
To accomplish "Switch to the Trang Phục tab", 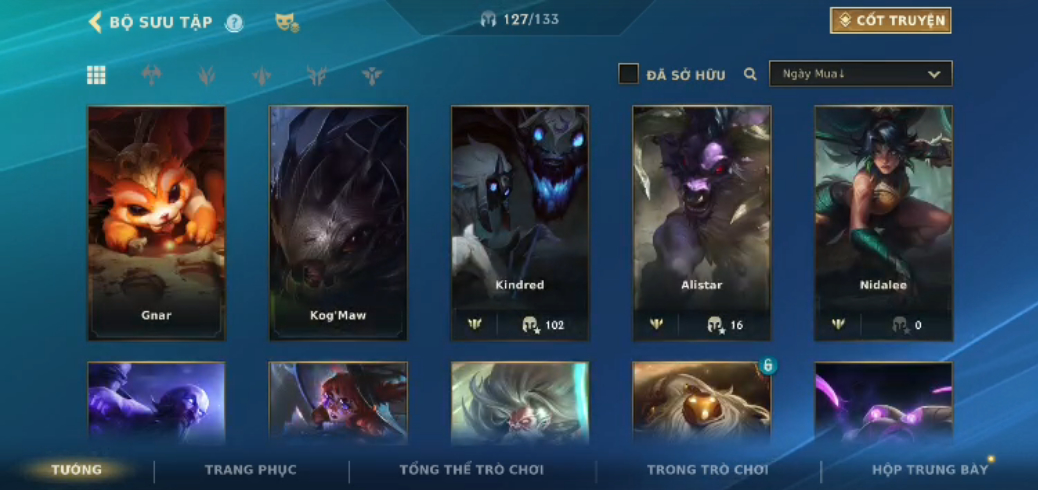I will pos(251,470).
